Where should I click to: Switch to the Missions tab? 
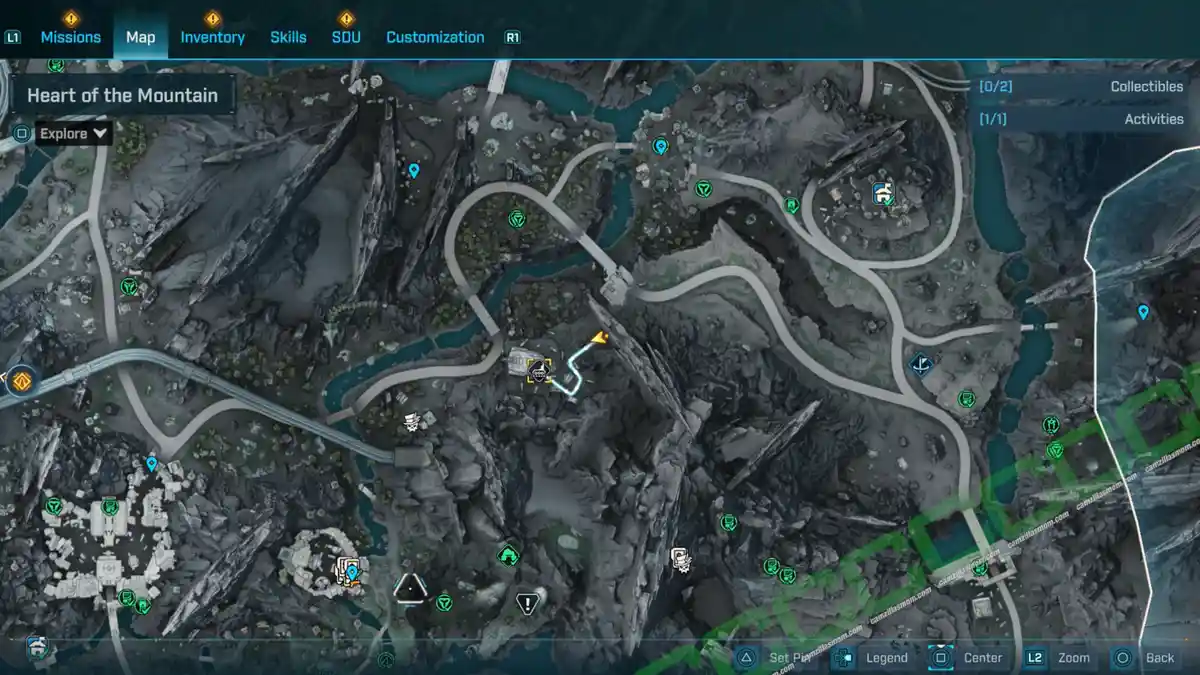pos(70,37)
